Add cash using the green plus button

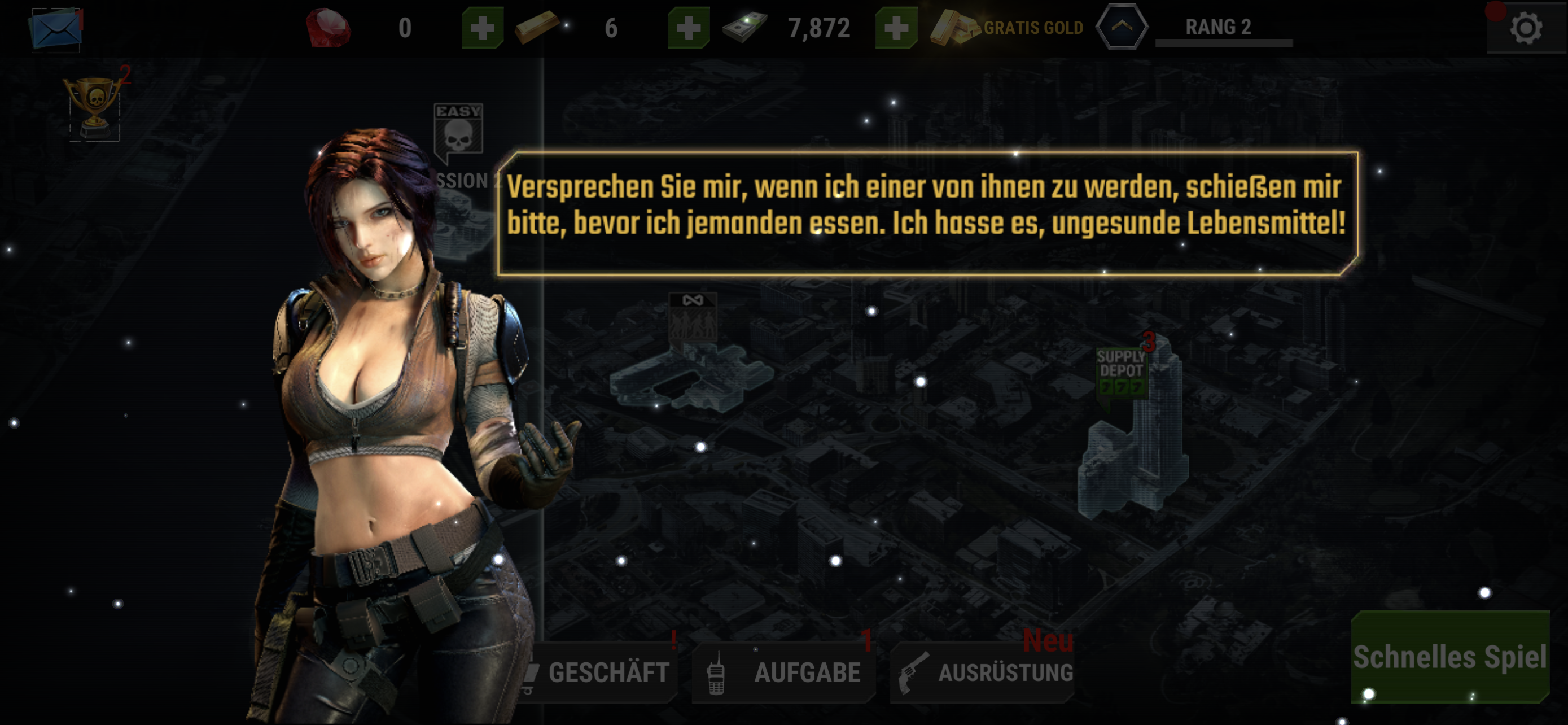pos(896,28)
